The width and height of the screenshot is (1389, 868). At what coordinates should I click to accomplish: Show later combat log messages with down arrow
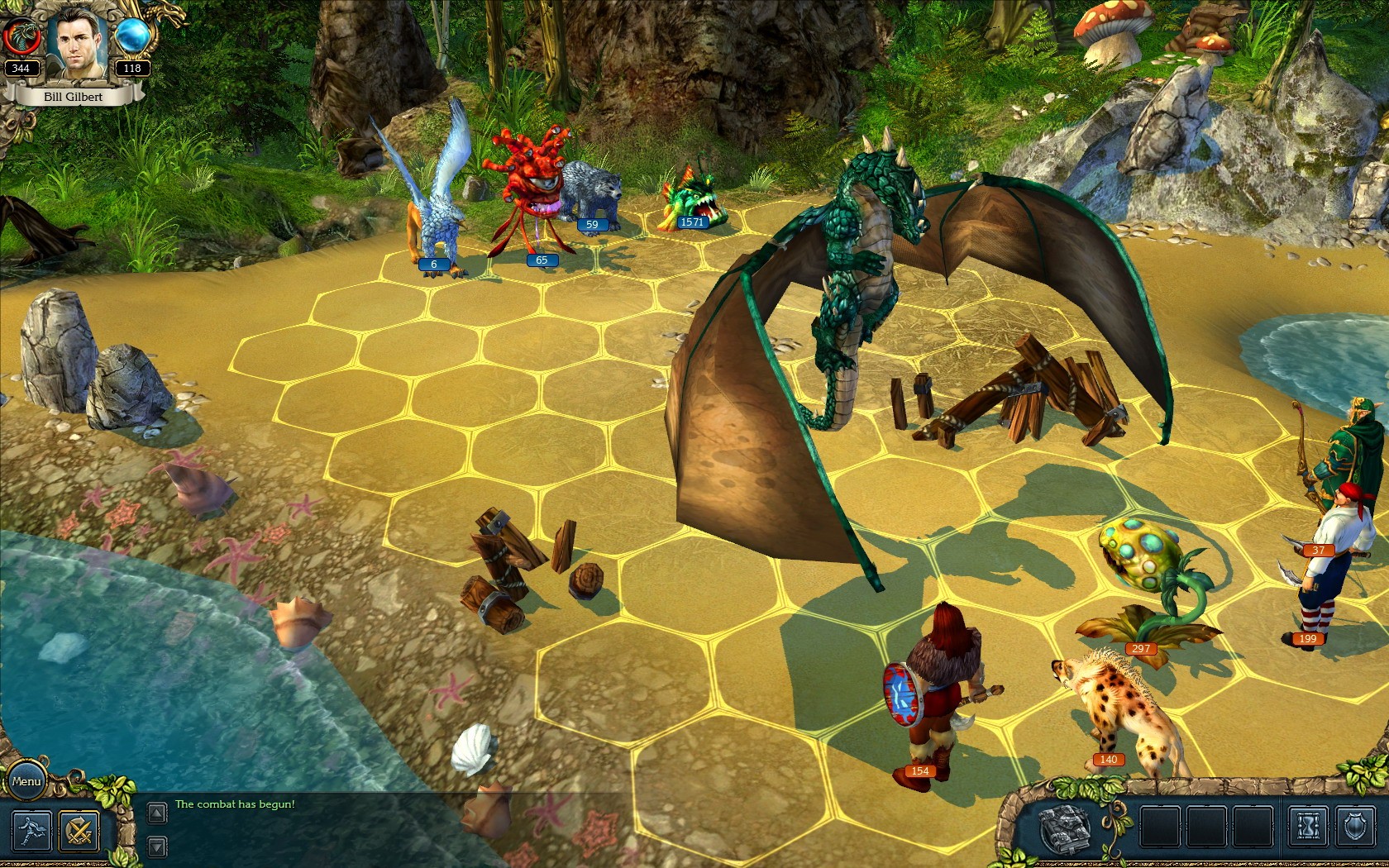156,847
